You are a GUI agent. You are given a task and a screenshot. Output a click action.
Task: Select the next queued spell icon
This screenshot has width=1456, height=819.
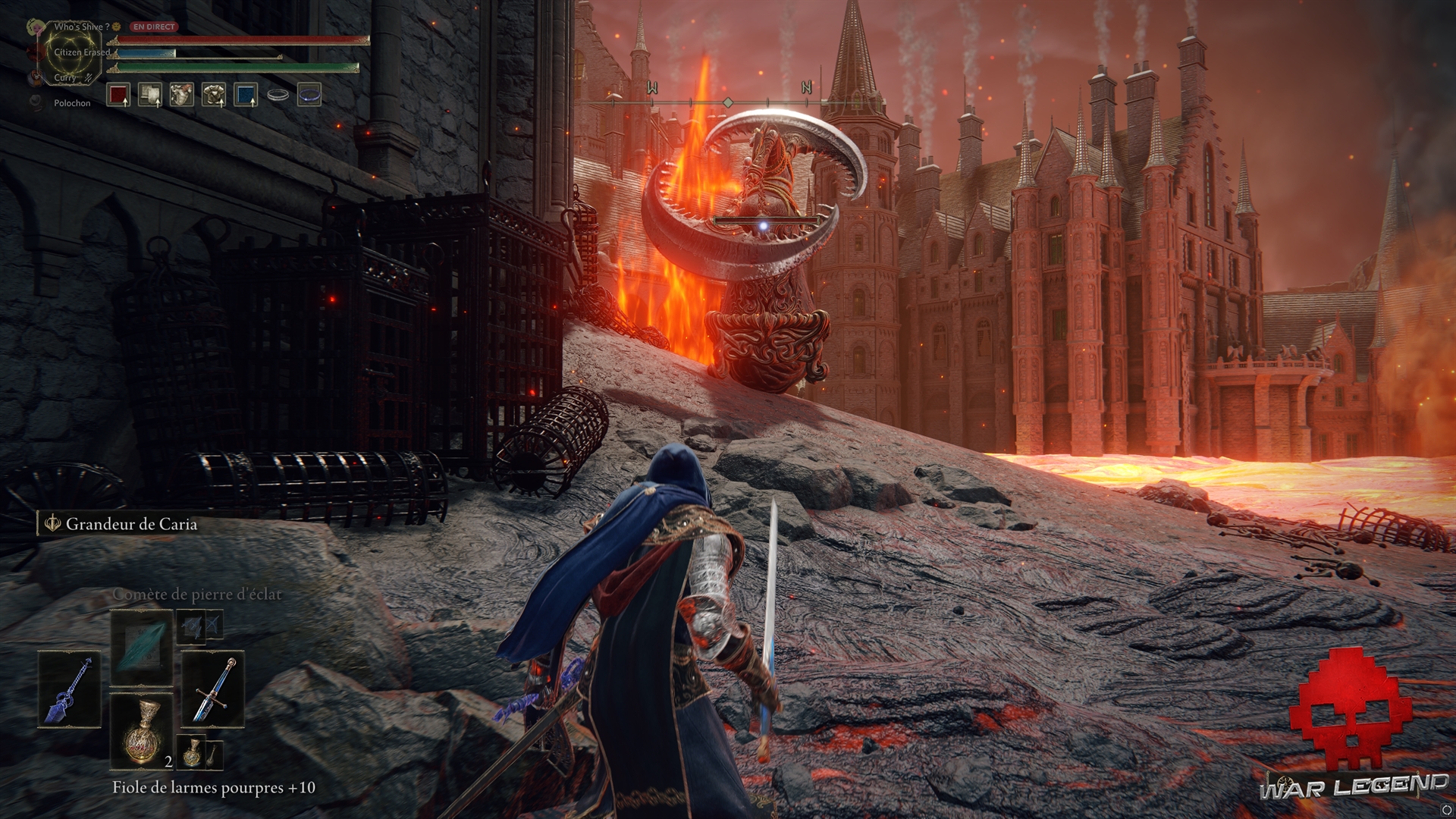click(x=191, y=626)
